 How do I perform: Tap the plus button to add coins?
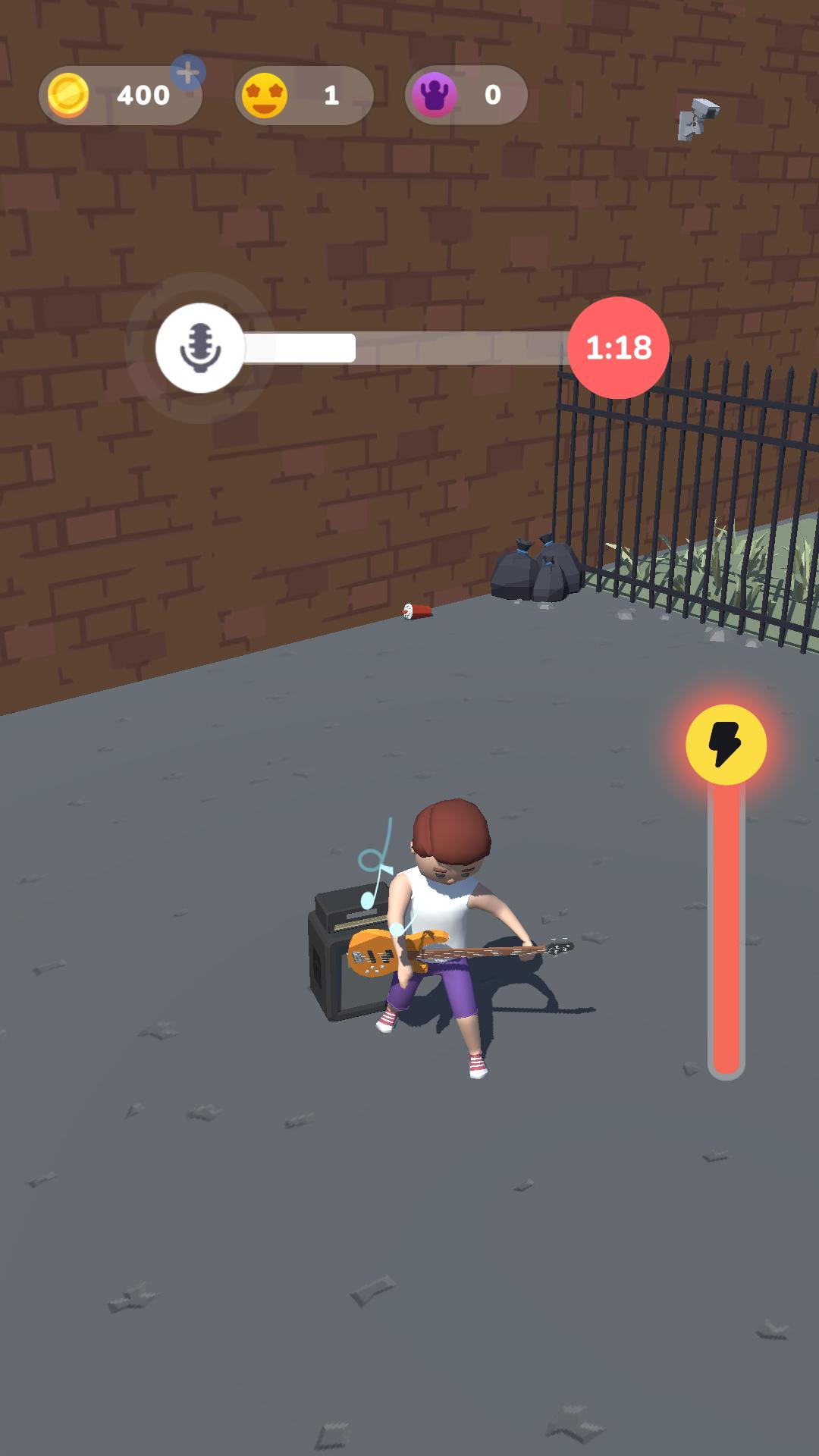click(x=187, y=74)
